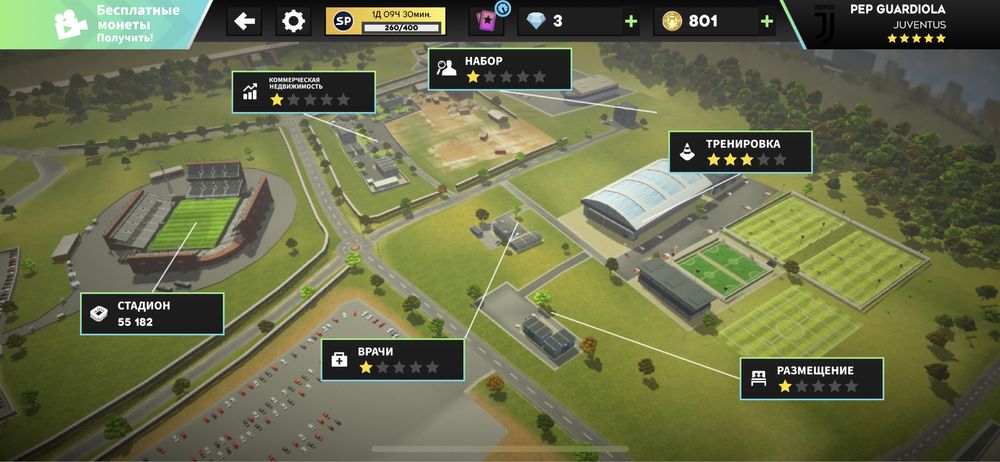Choose the Тренировка training facility
Screen dimensions: 1000x462
pos(740,152)
